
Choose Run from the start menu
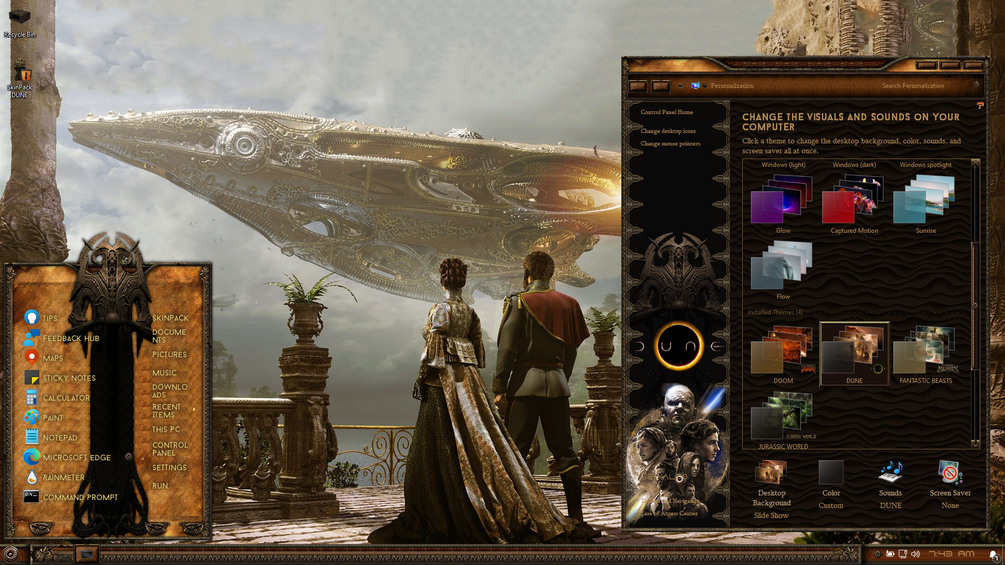160,486
